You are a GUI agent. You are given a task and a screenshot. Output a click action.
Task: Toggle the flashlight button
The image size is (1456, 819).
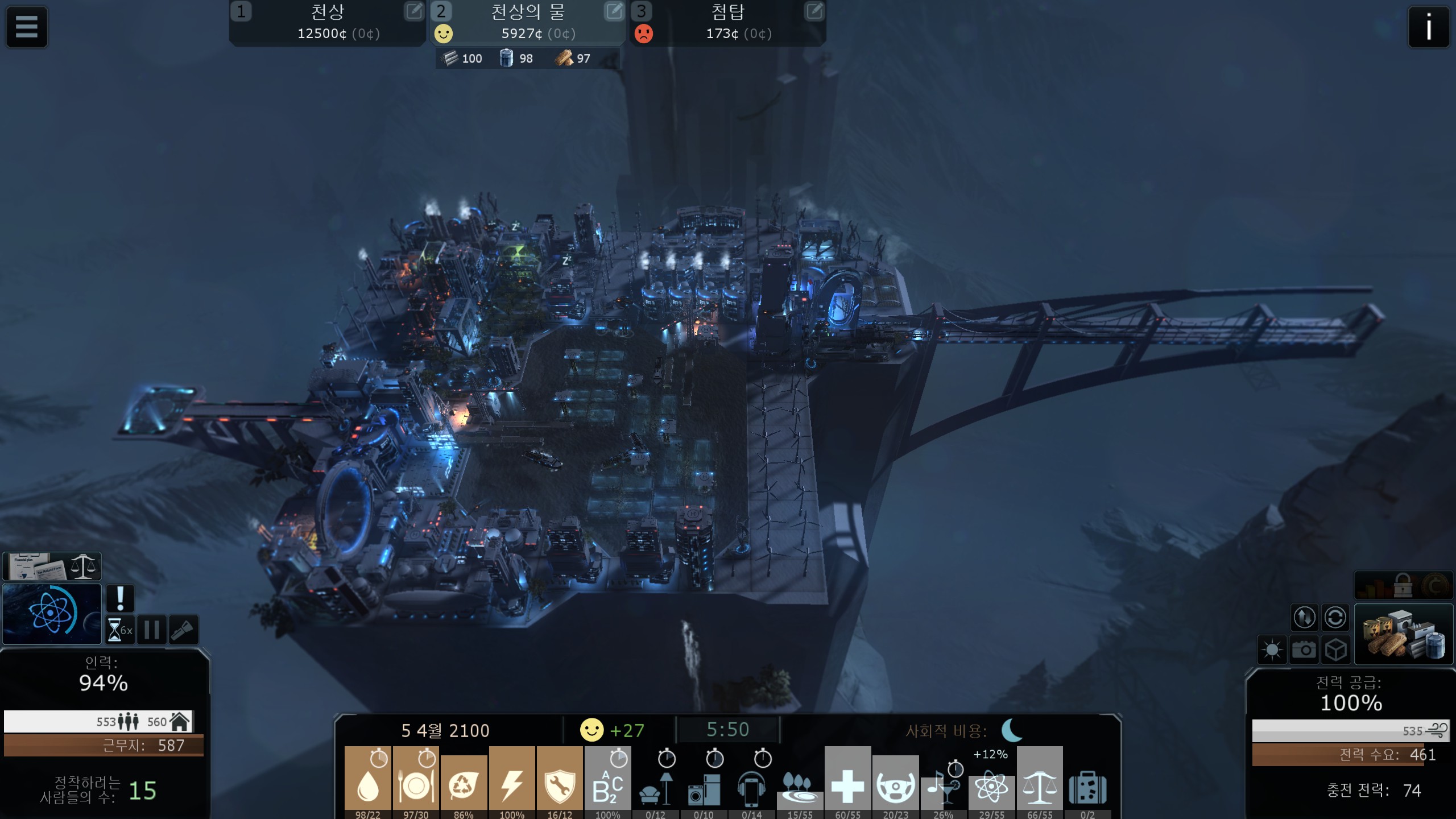point(184,630)
